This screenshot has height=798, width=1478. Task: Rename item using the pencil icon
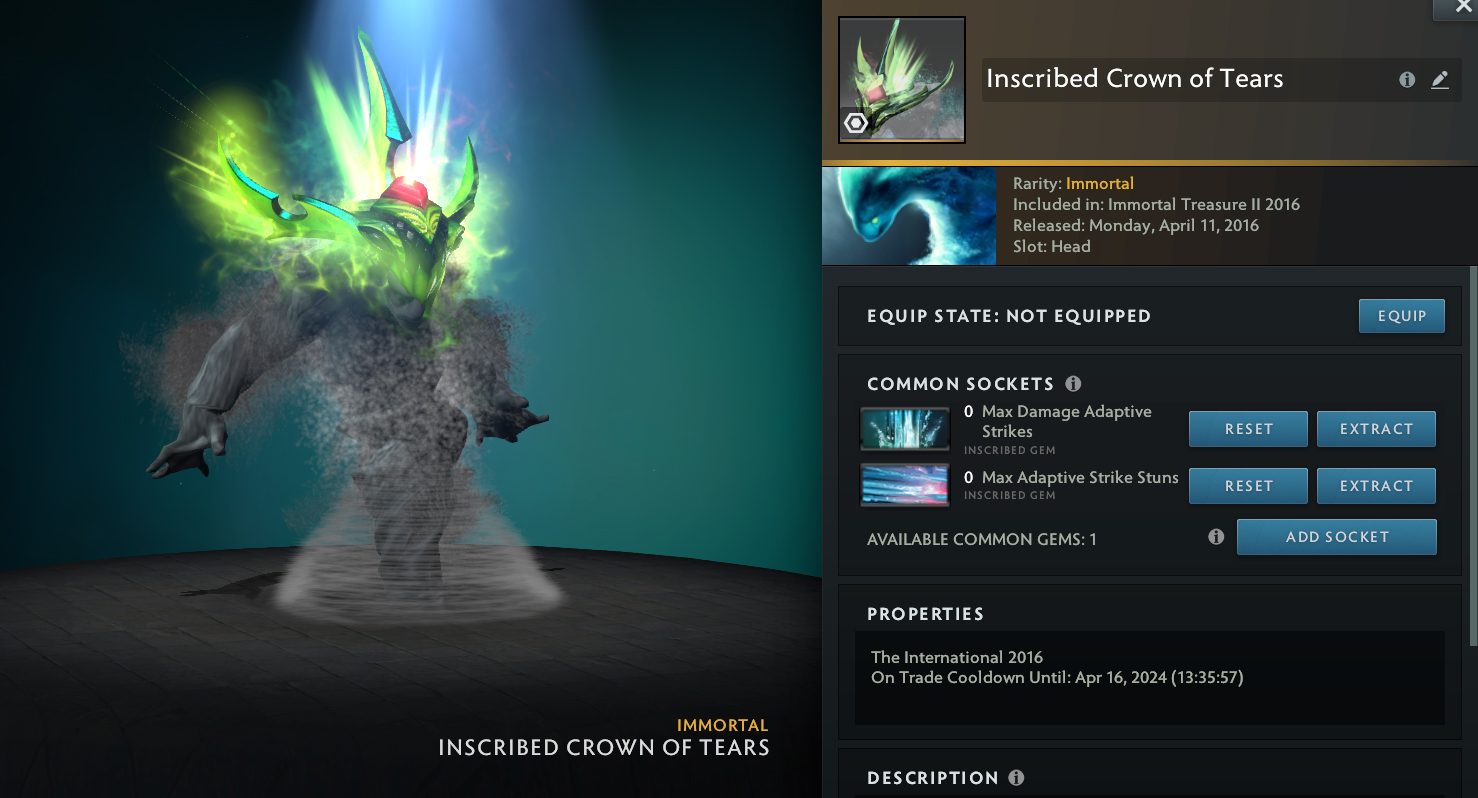[1440, 80]
